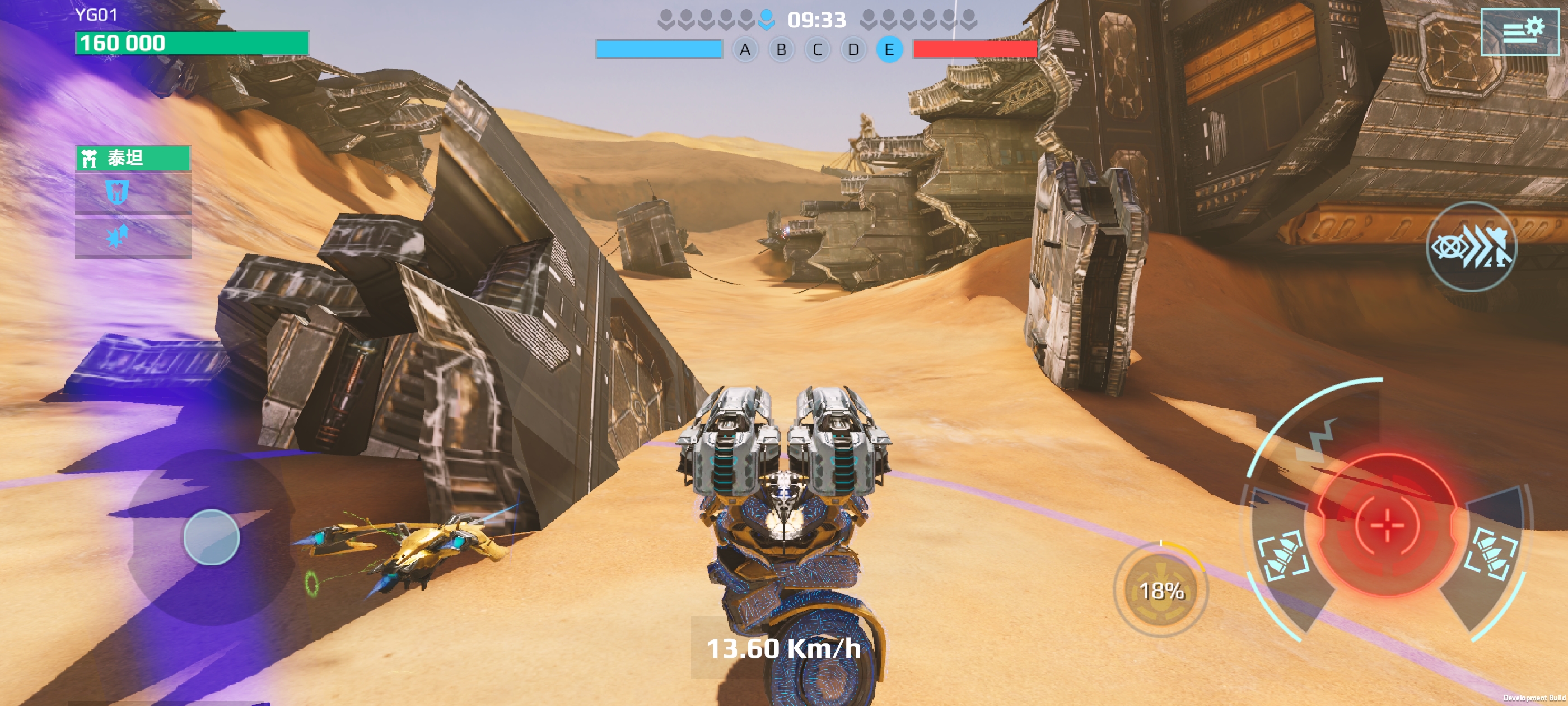Viewport: 1568px width, 706px height.
Task: Select the blue shield module row
Action: pyautogui.click(x=133, y=193)
